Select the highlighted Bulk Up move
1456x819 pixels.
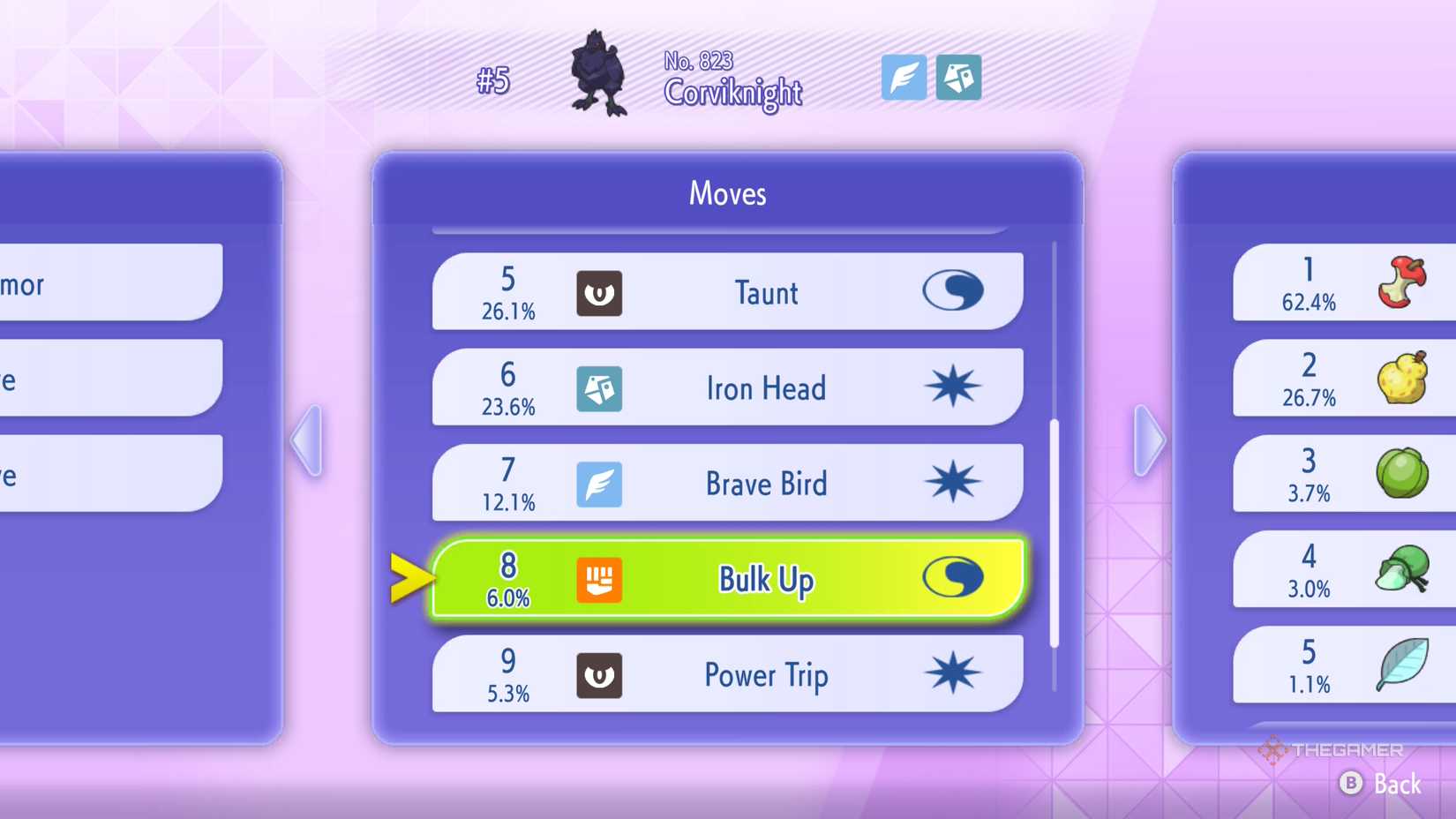pyautogui.click(x=764, y=579)
